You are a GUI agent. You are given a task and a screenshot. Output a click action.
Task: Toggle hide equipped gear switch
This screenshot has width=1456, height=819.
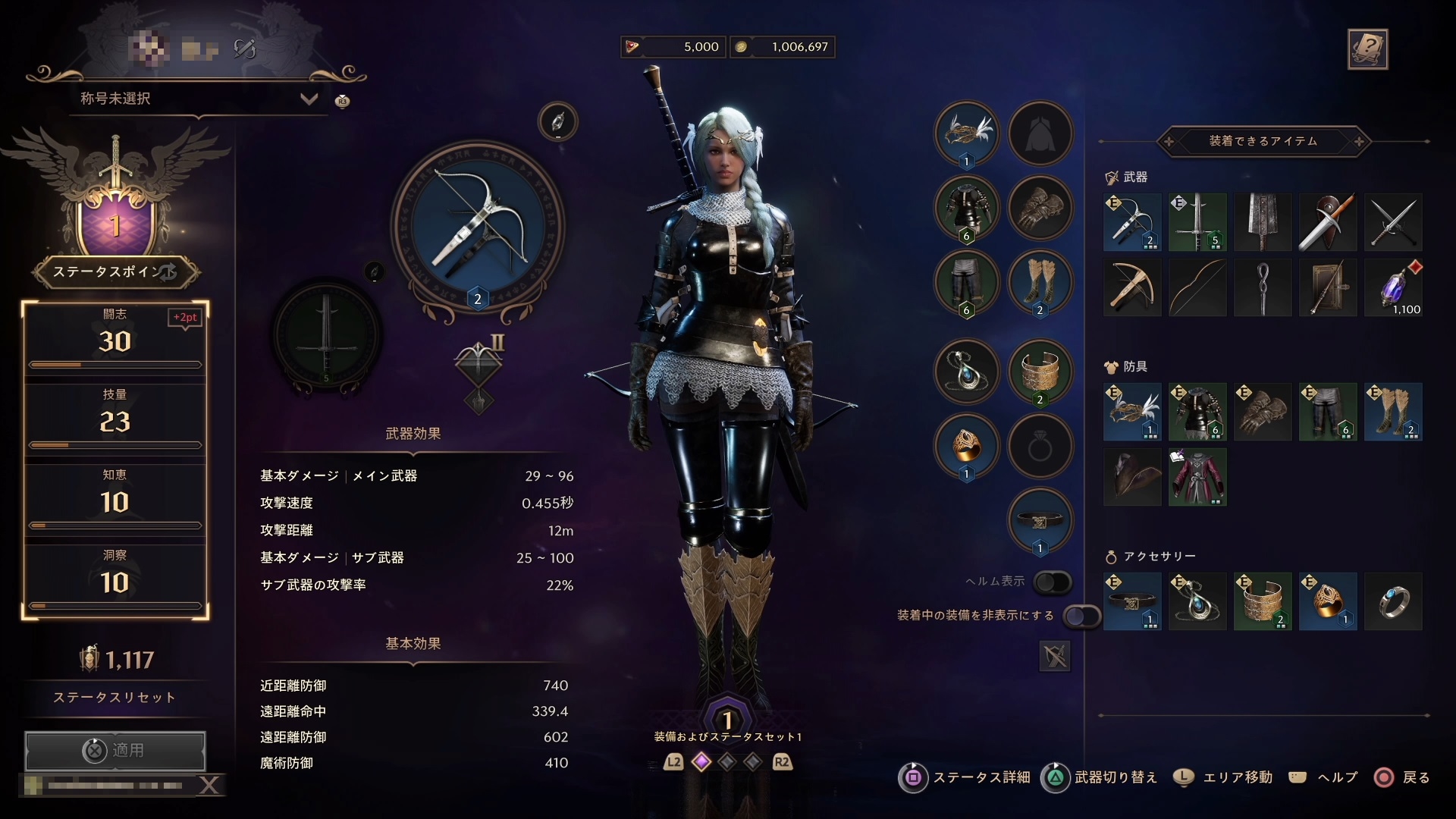(1081, 616)
